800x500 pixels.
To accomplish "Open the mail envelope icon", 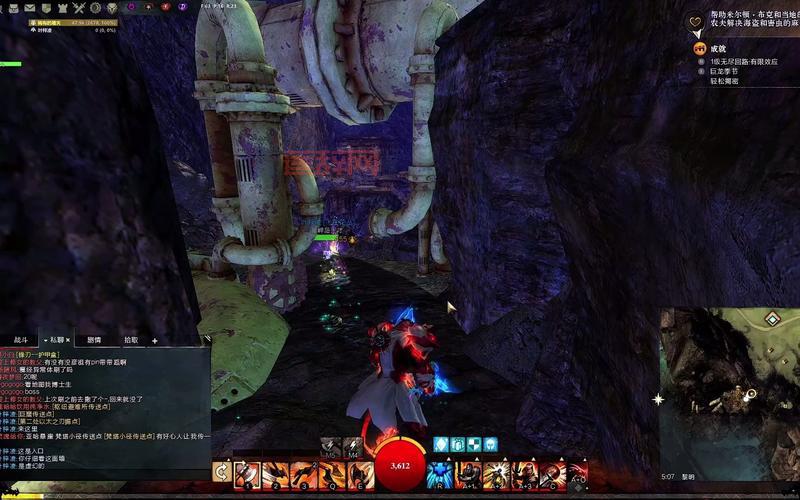I will pyautogui.click(x=32, y=6).
